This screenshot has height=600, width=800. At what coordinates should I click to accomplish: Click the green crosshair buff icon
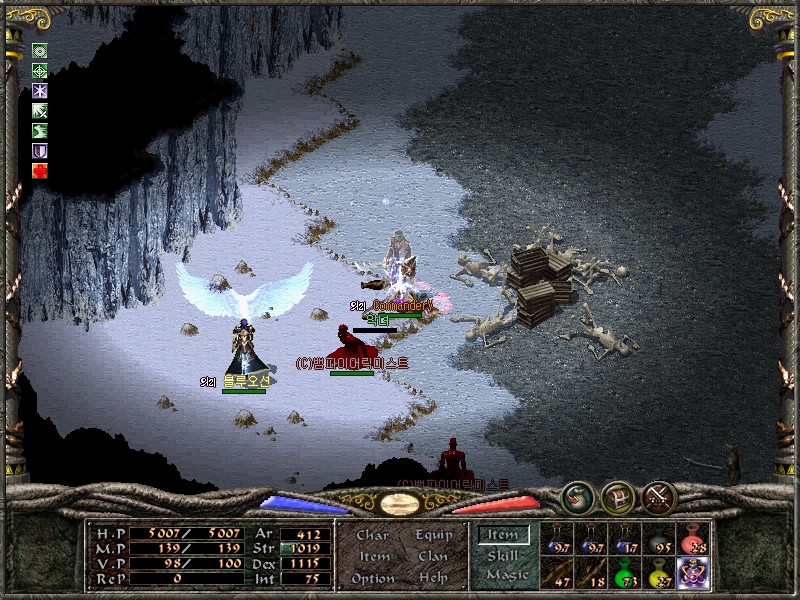(40, 71)
